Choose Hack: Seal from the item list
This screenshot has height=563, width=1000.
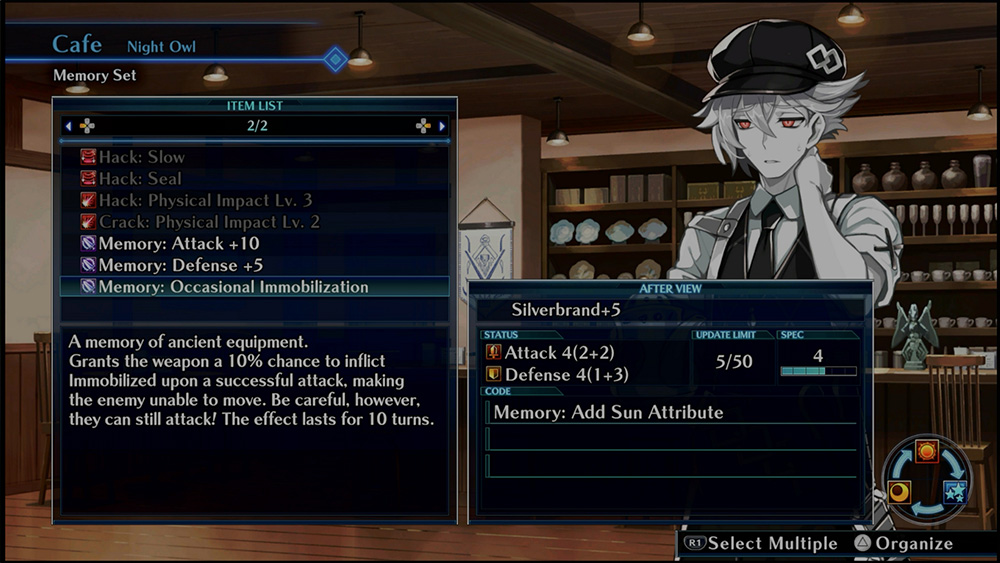point(139,179)
